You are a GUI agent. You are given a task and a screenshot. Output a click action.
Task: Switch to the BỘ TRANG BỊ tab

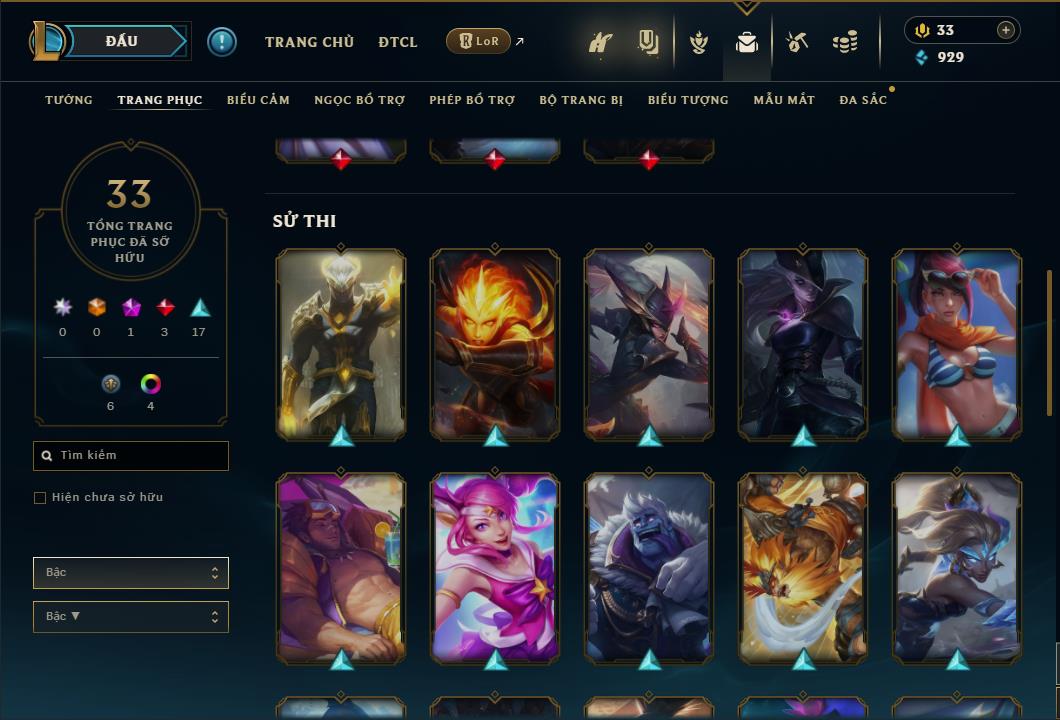(x=581, y=100)
